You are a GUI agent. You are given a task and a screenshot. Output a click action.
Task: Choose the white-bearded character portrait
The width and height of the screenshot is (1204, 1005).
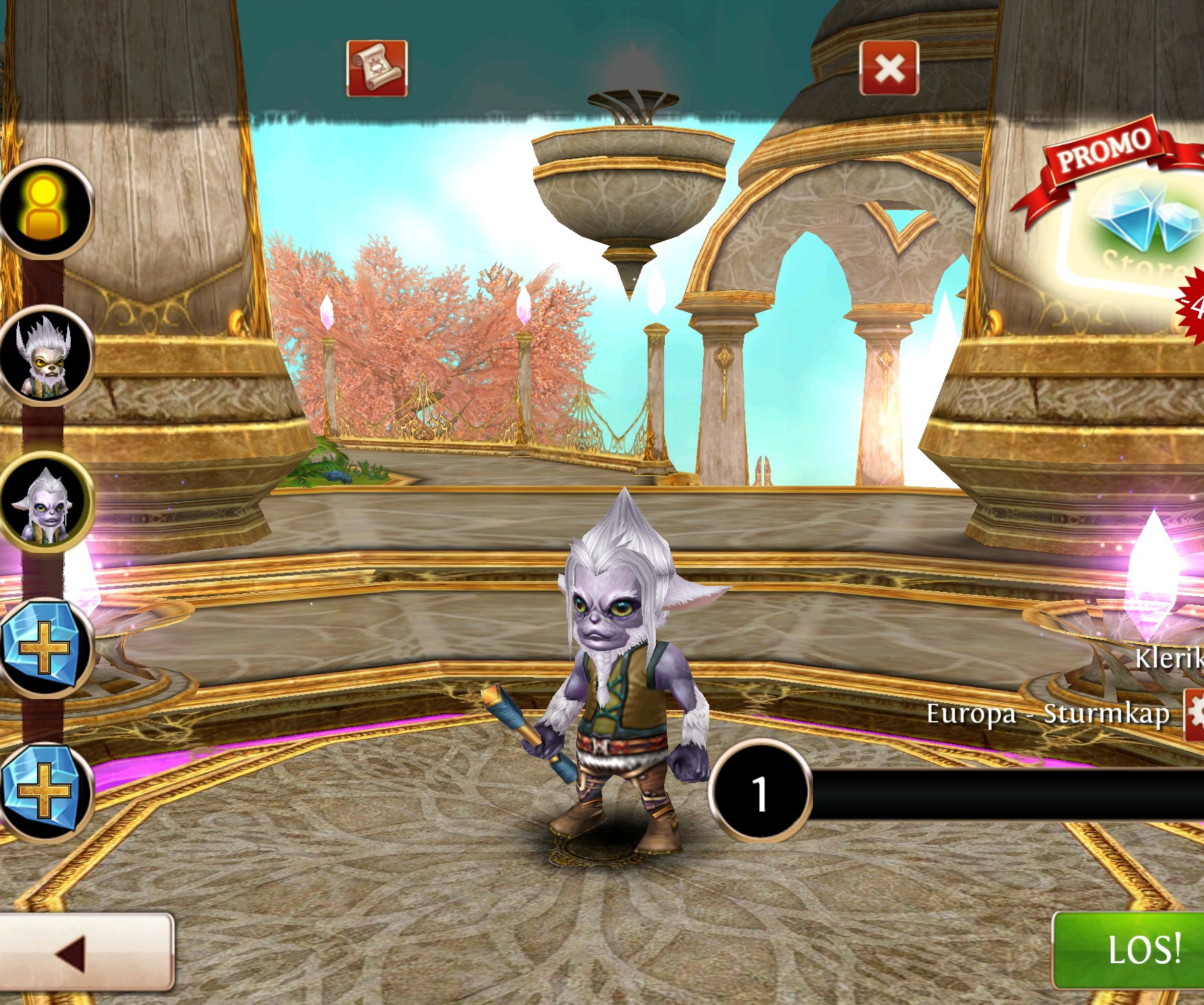[46, 356]
